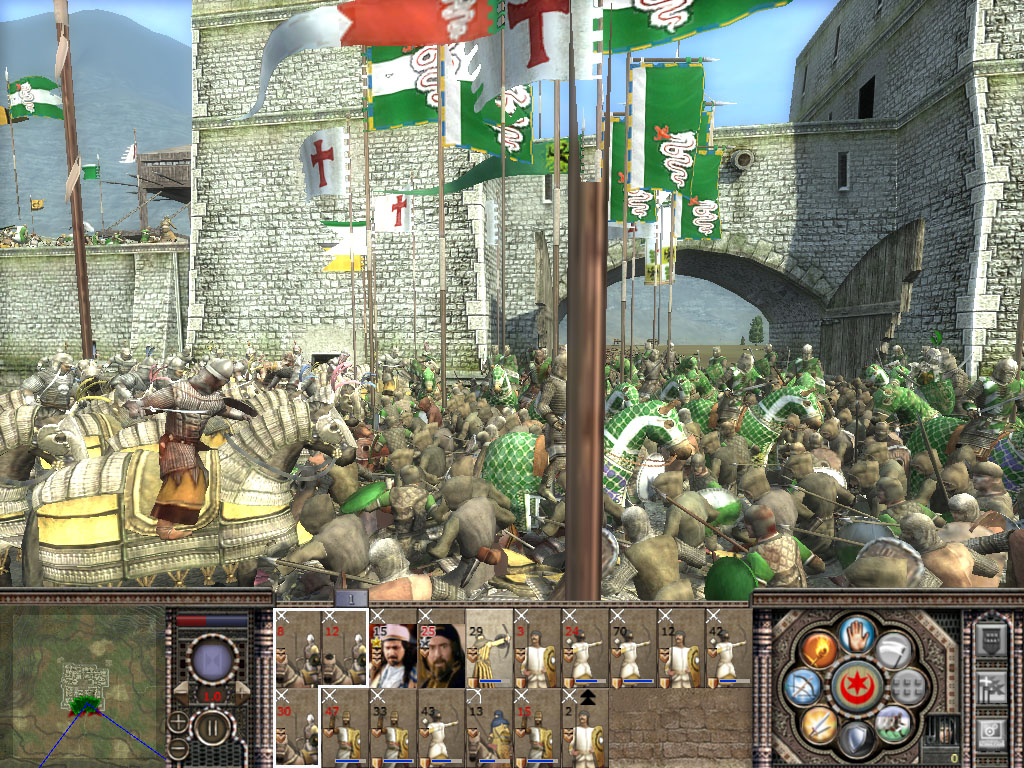
Task: Select the spearmen unit card showing 47
Action: 345,727
